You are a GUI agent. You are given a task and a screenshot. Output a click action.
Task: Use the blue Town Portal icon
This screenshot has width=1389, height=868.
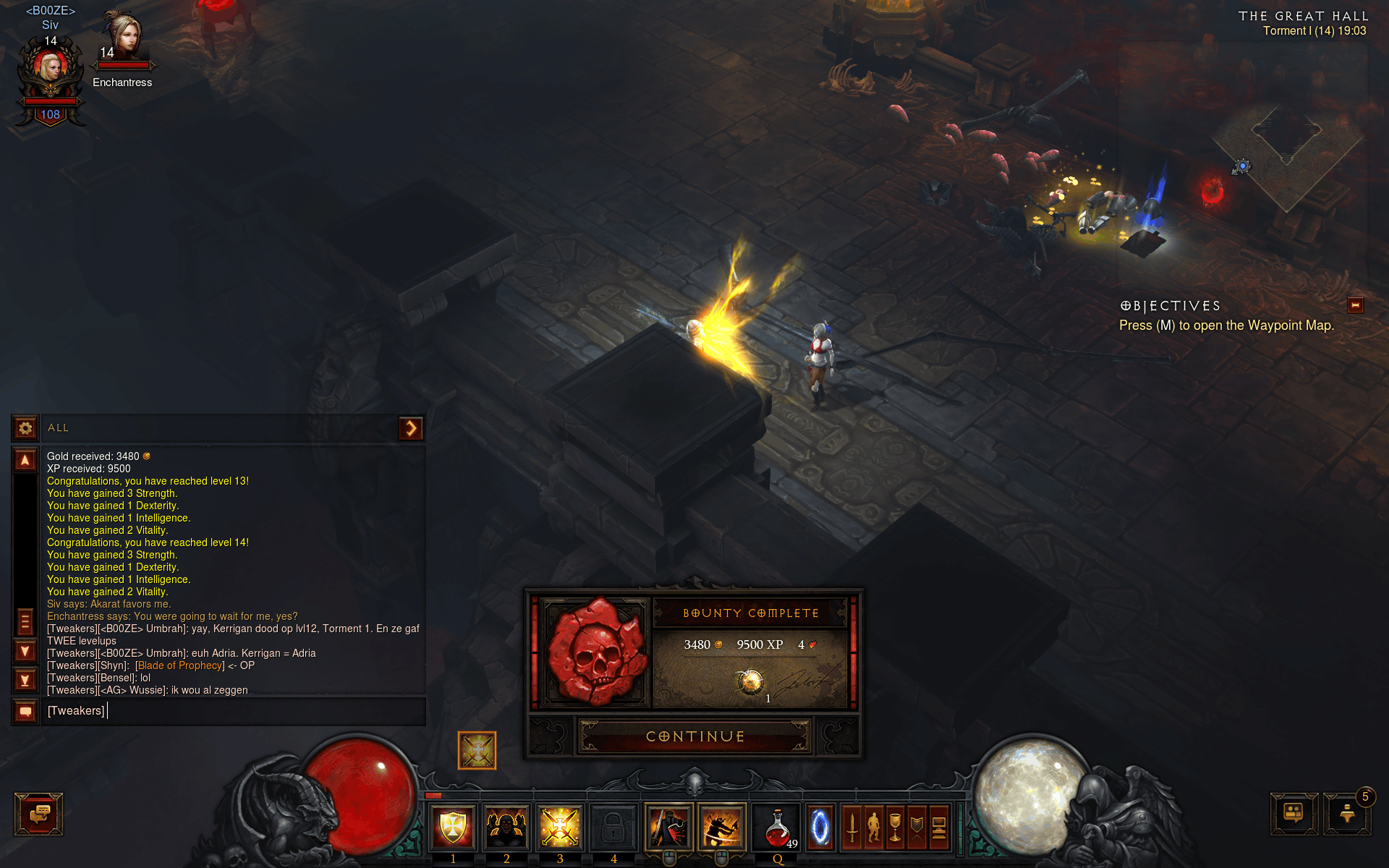point(820,826)
